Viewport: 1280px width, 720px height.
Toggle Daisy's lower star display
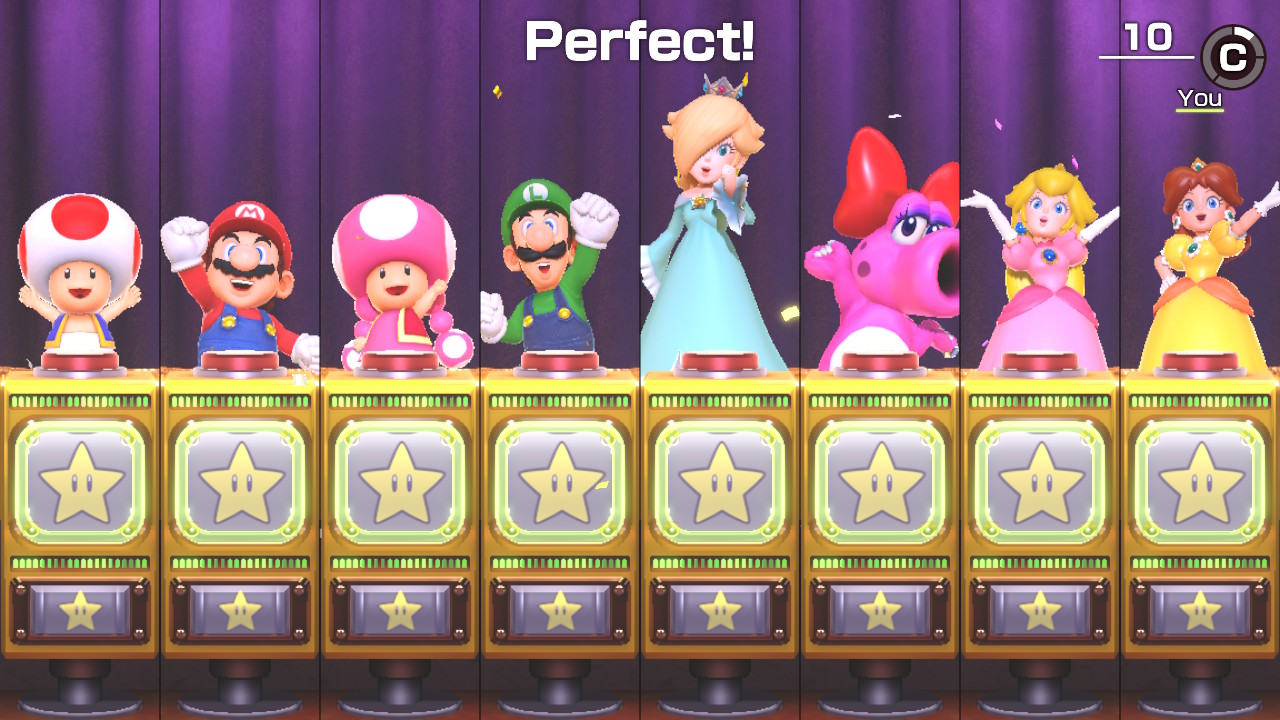point(1200,605)
